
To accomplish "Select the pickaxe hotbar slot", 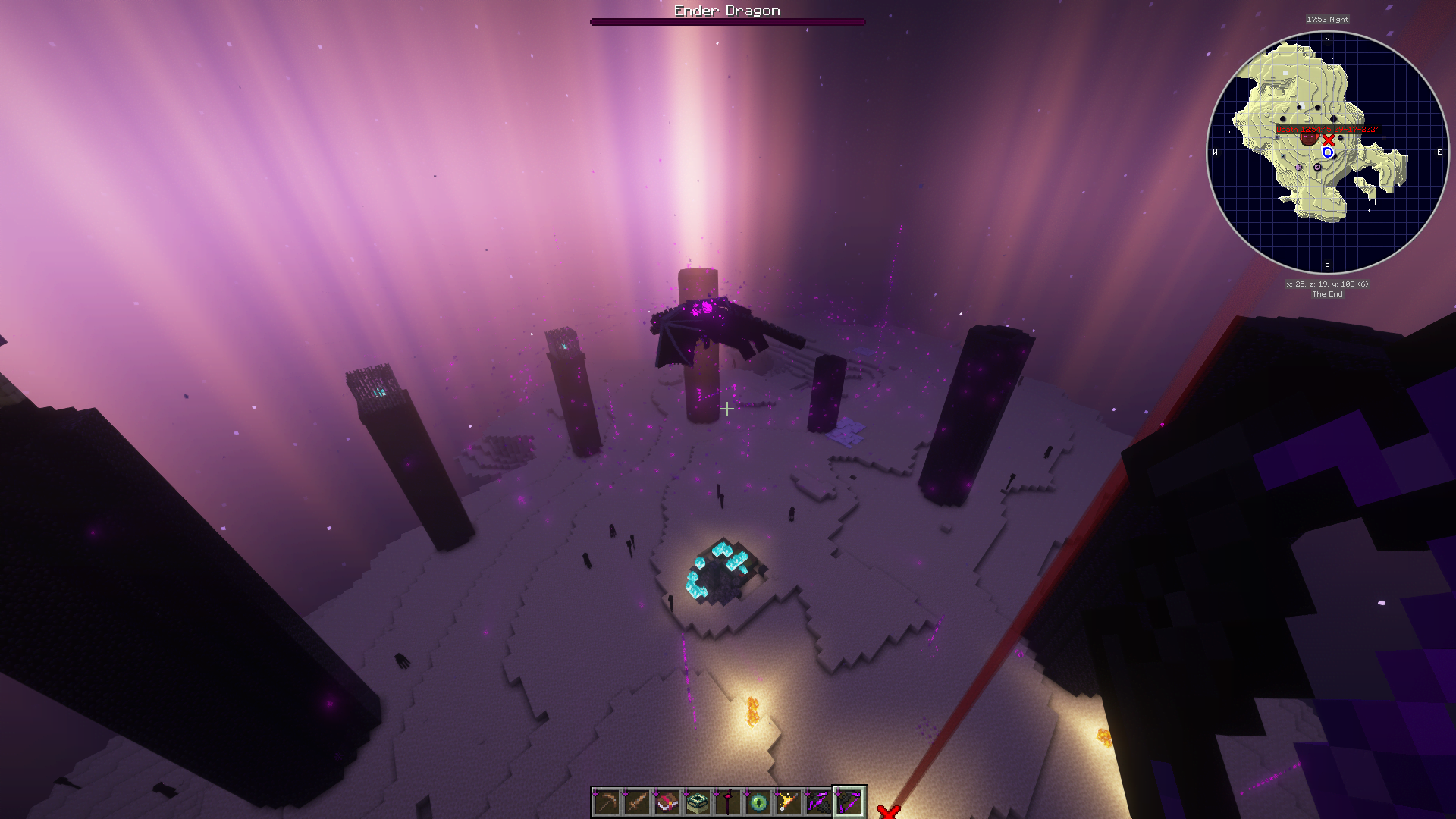I will point(607,802).
